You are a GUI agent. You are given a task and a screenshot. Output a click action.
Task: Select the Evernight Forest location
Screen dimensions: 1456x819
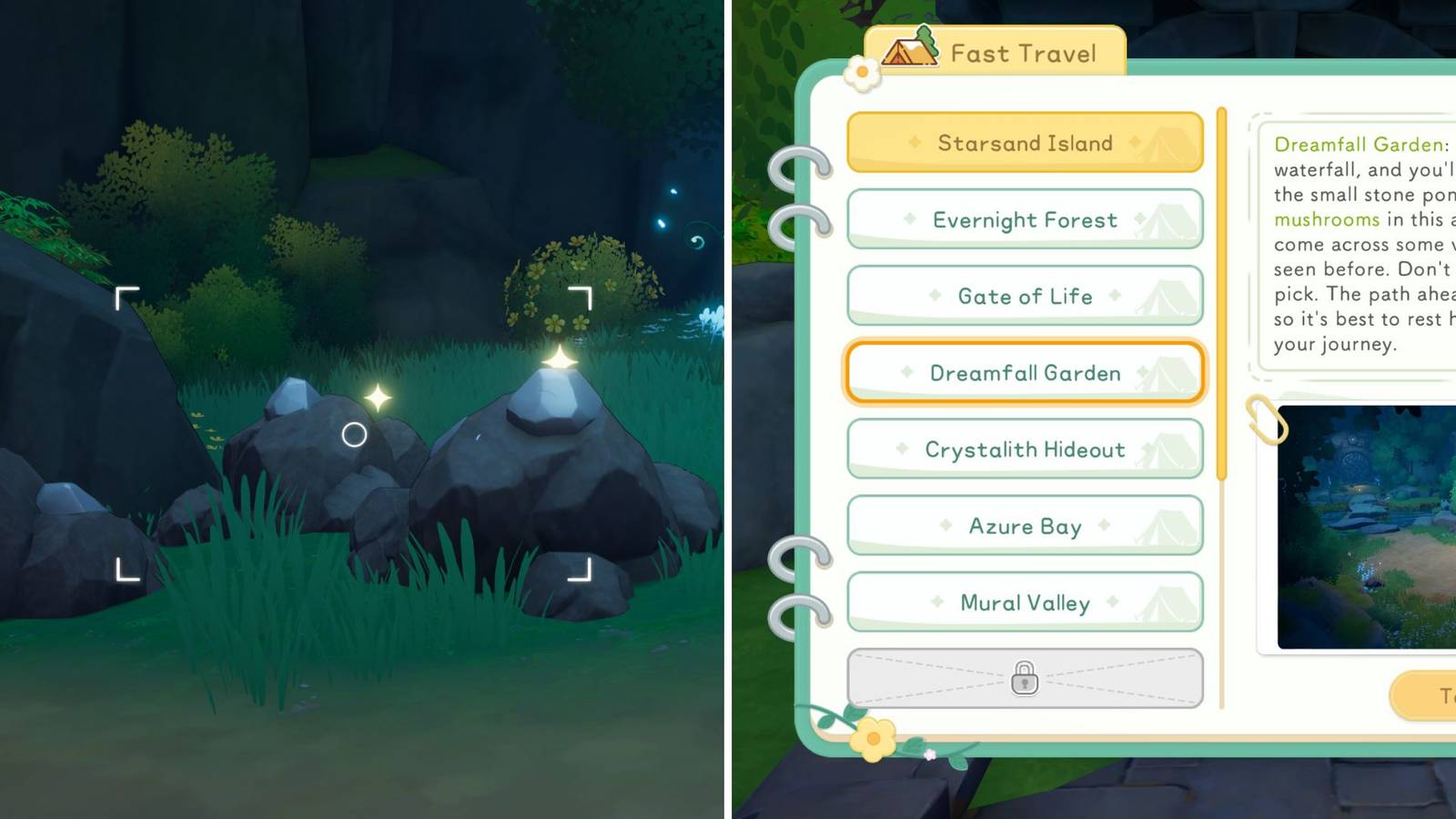[1025, 218]
